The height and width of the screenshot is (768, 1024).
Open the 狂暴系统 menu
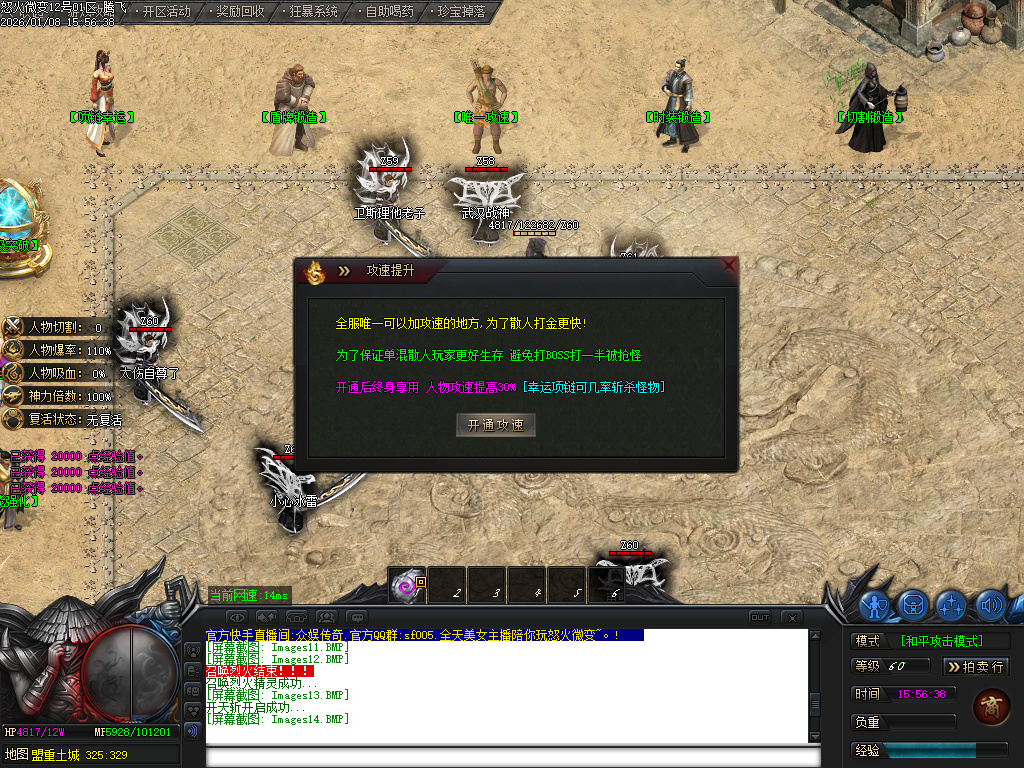point(313,12)
